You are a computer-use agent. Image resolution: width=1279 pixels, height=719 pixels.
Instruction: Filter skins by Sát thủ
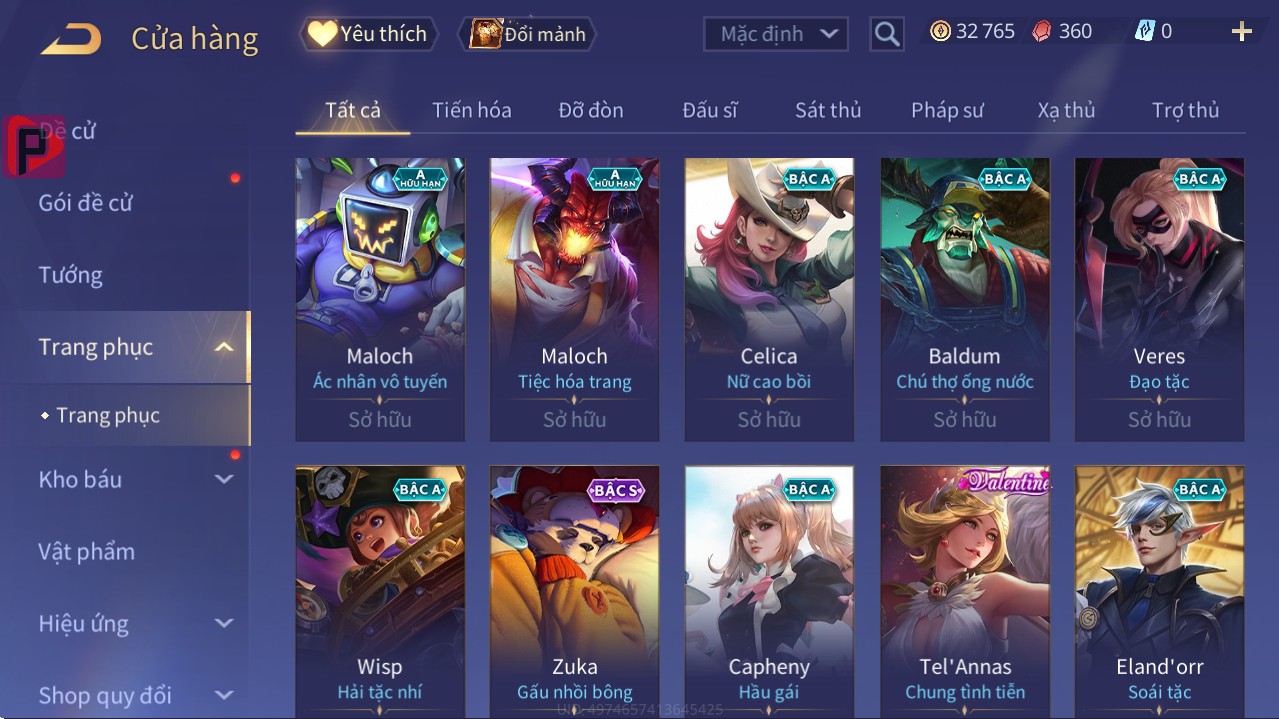[828, 110]
